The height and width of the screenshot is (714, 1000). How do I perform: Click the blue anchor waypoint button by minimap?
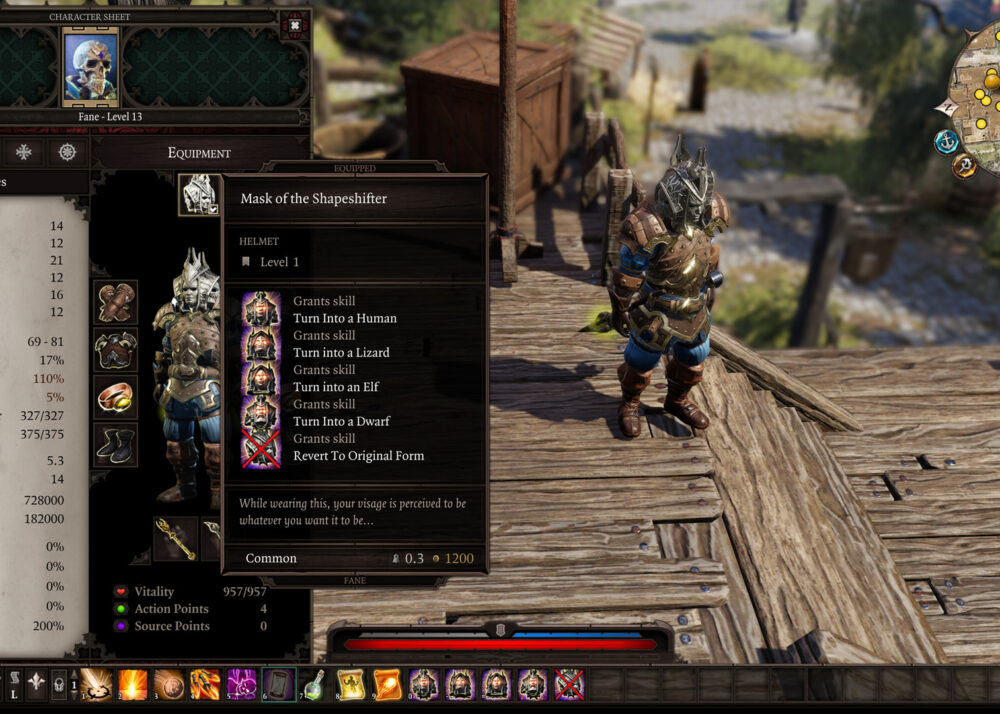click(946, 142)
